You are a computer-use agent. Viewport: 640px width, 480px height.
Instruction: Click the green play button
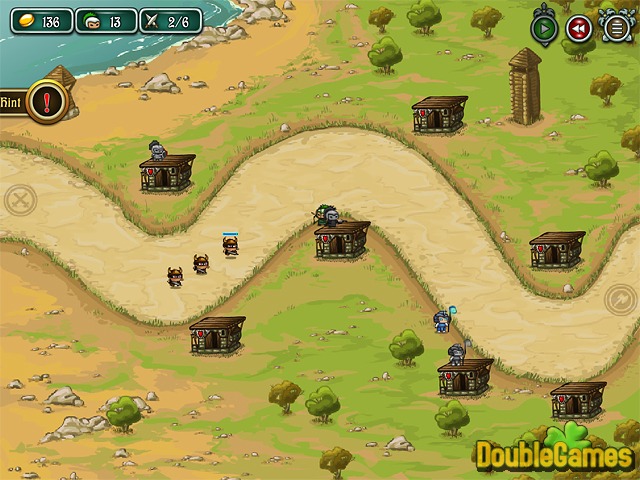(x=544, y=28)
